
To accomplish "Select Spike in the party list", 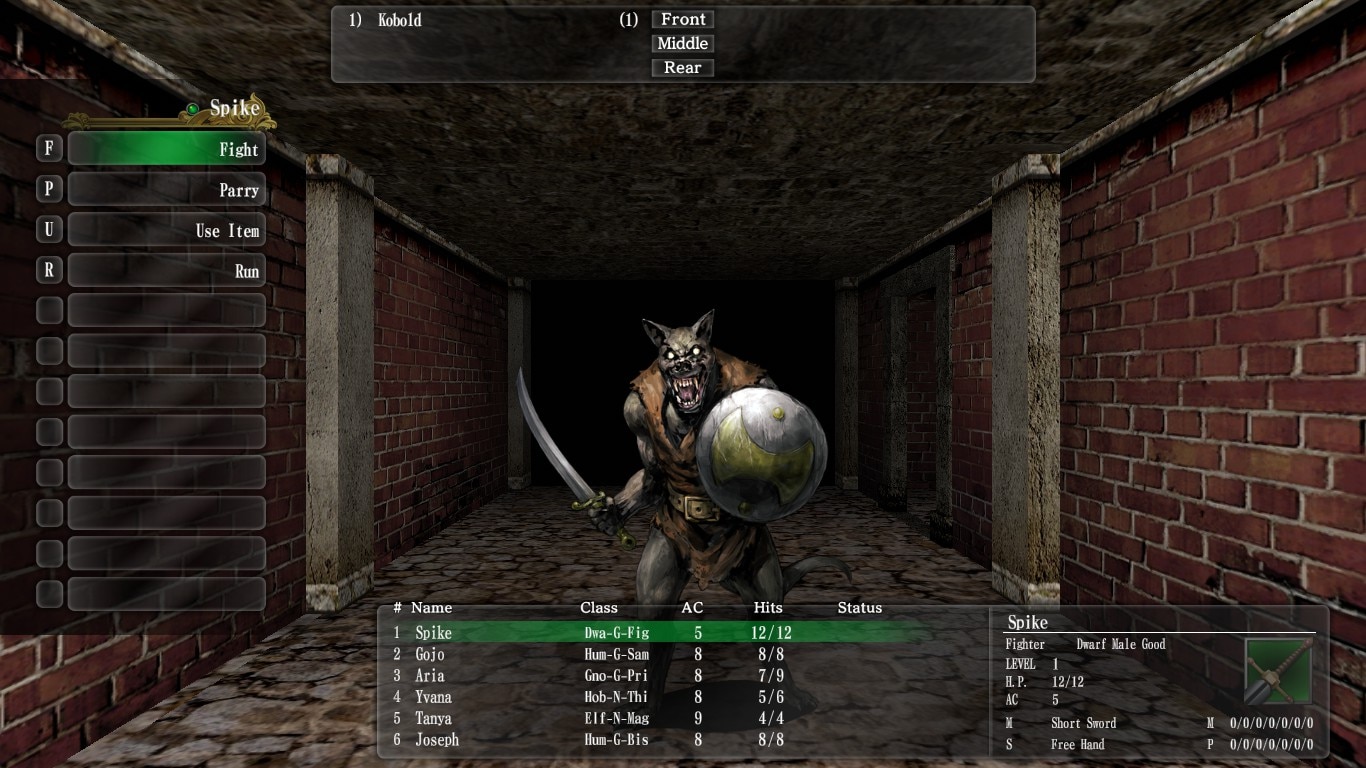I will (434, 633).
